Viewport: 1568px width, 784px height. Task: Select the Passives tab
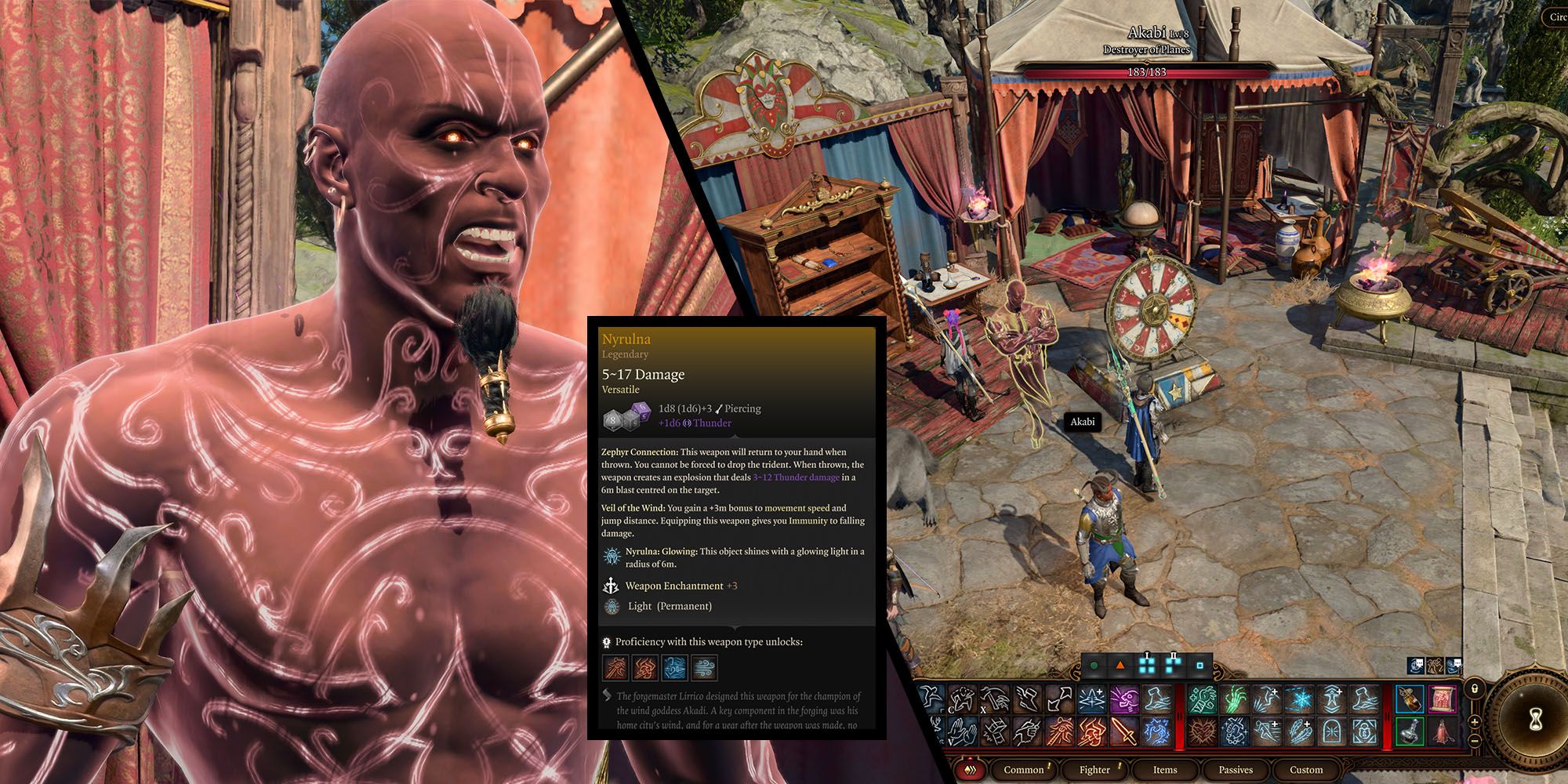tap(1235, 769)
